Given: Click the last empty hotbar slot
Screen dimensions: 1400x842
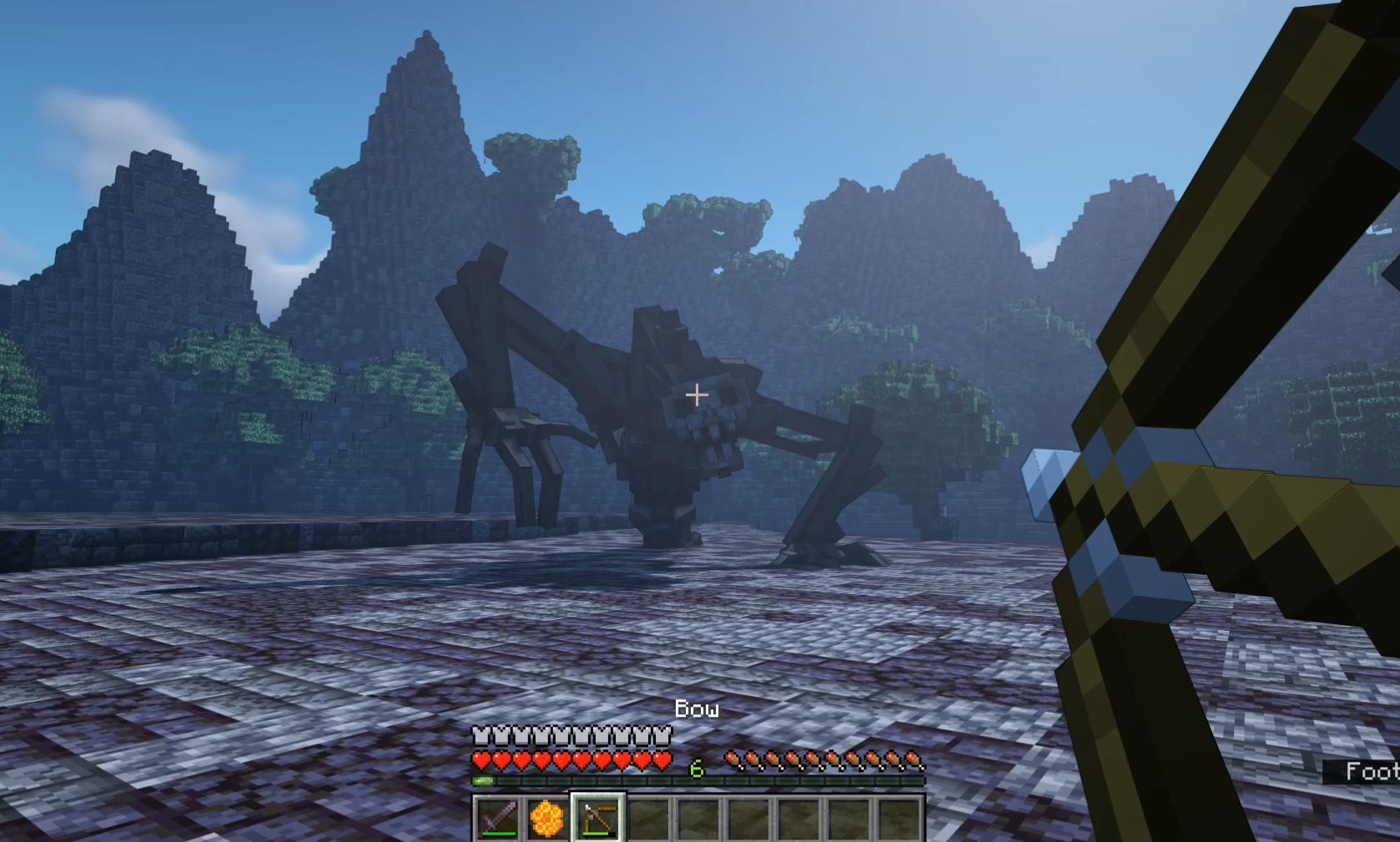Looking at the screenshot, I should [899, 818].
